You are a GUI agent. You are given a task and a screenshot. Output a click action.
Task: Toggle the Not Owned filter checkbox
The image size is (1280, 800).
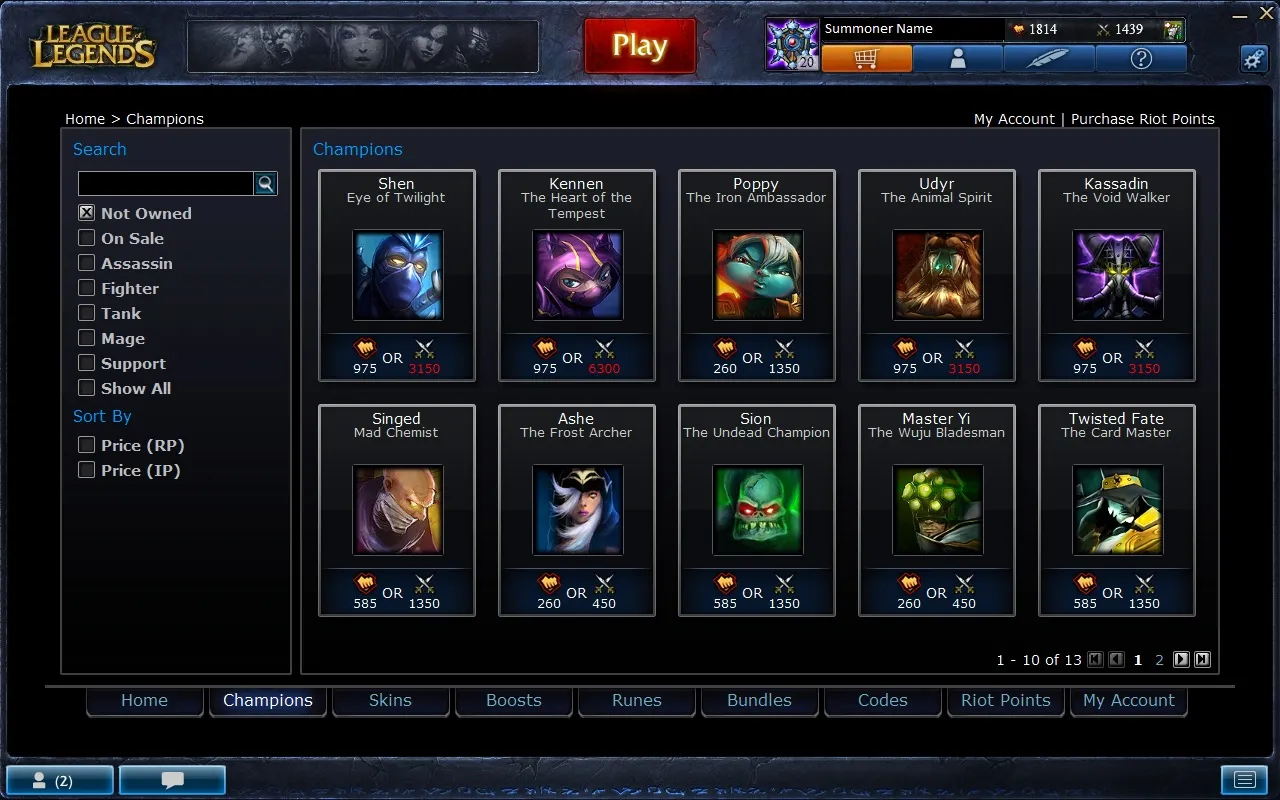(87, 213)
